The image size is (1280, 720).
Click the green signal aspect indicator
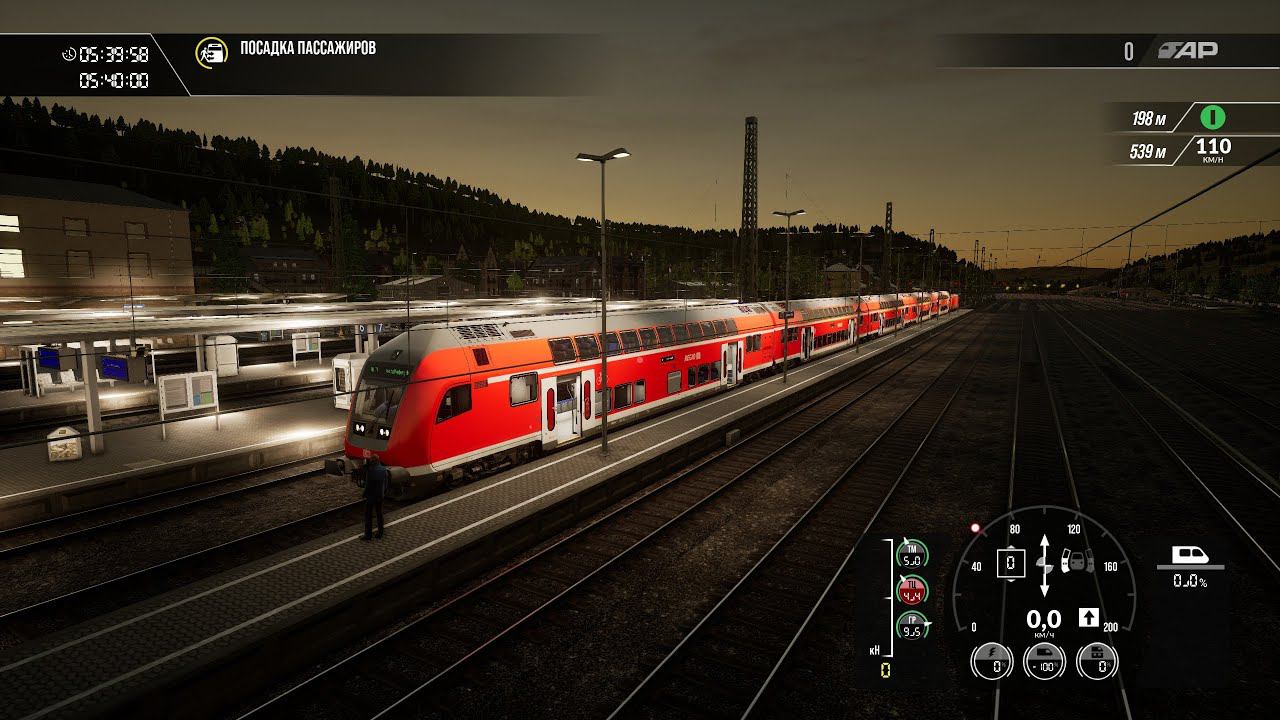(x=1213, y=118)
